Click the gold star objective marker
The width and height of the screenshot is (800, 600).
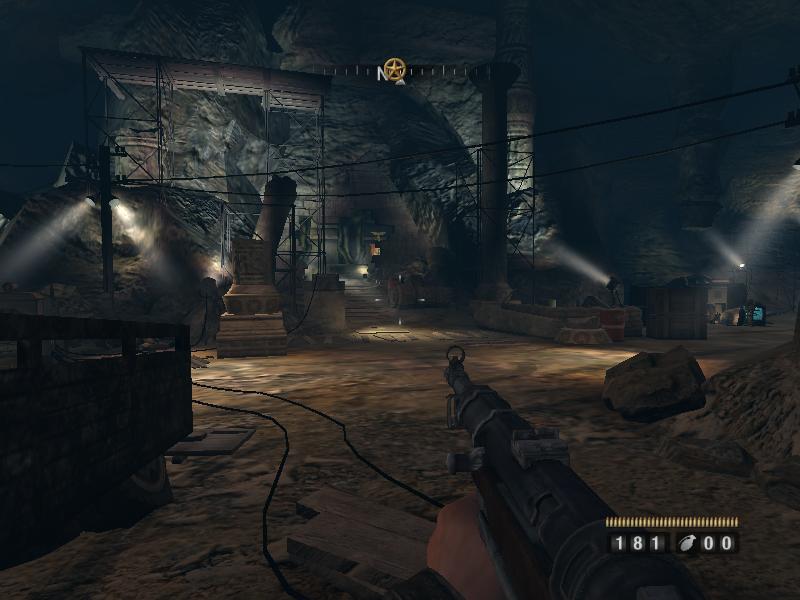point(396,69)
